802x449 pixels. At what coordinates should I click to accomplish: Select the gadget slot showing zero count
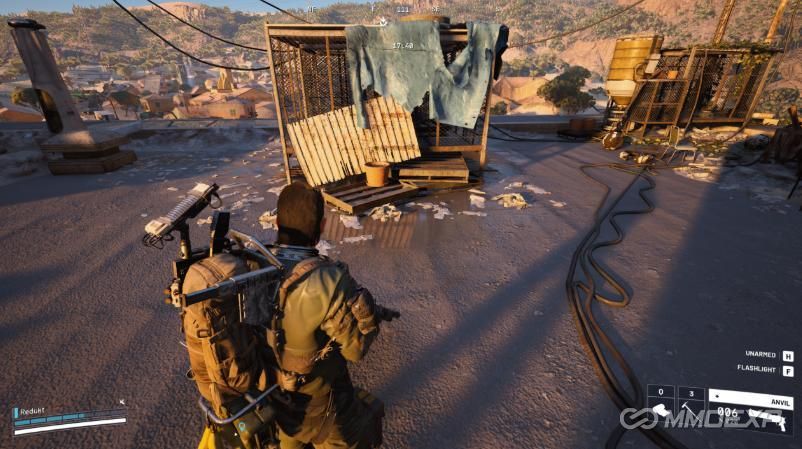(x=661, y=409)
